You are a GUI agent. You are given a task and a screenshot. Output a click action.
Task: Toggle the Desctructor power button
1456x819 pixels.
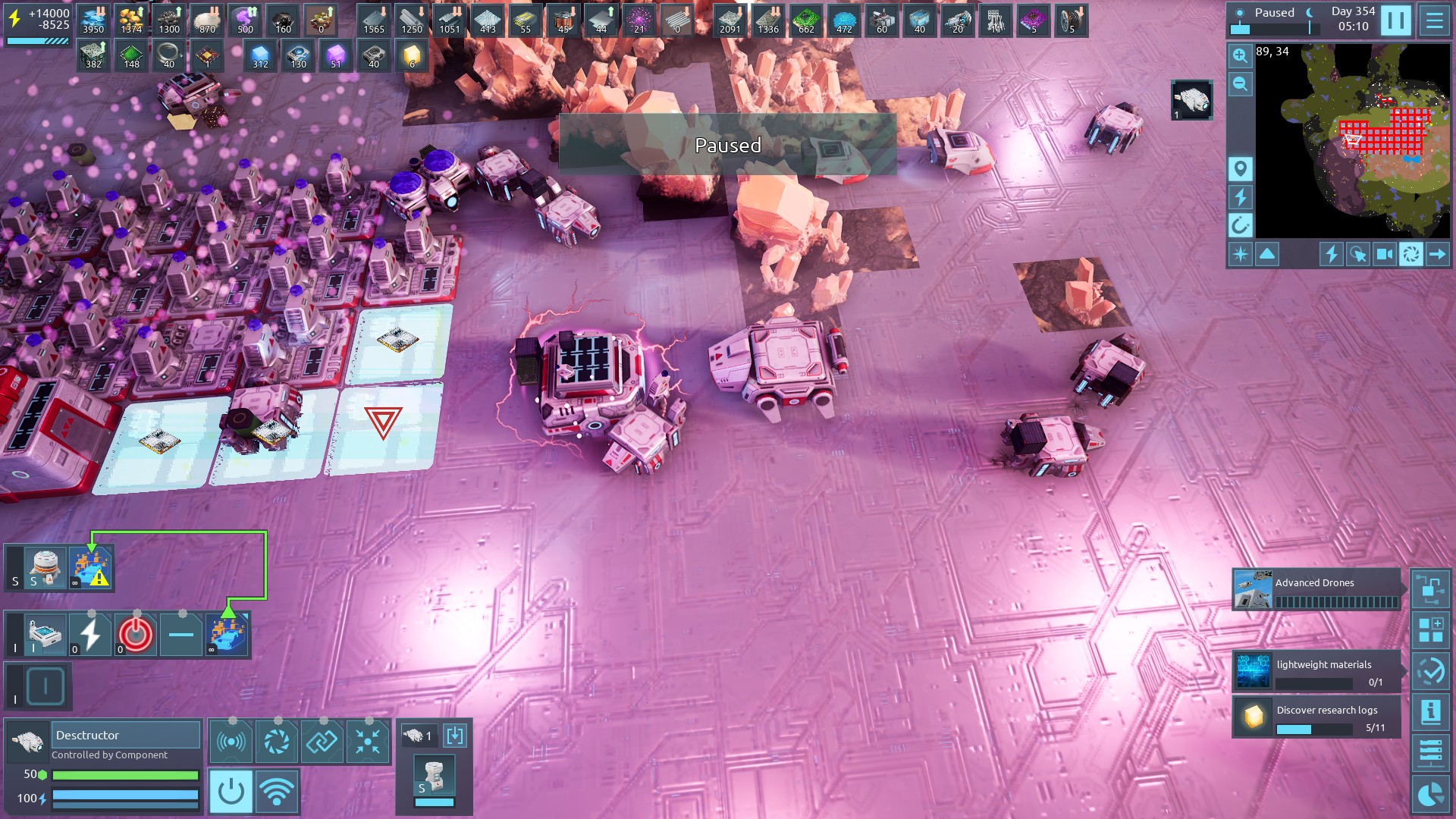[231, 791]
